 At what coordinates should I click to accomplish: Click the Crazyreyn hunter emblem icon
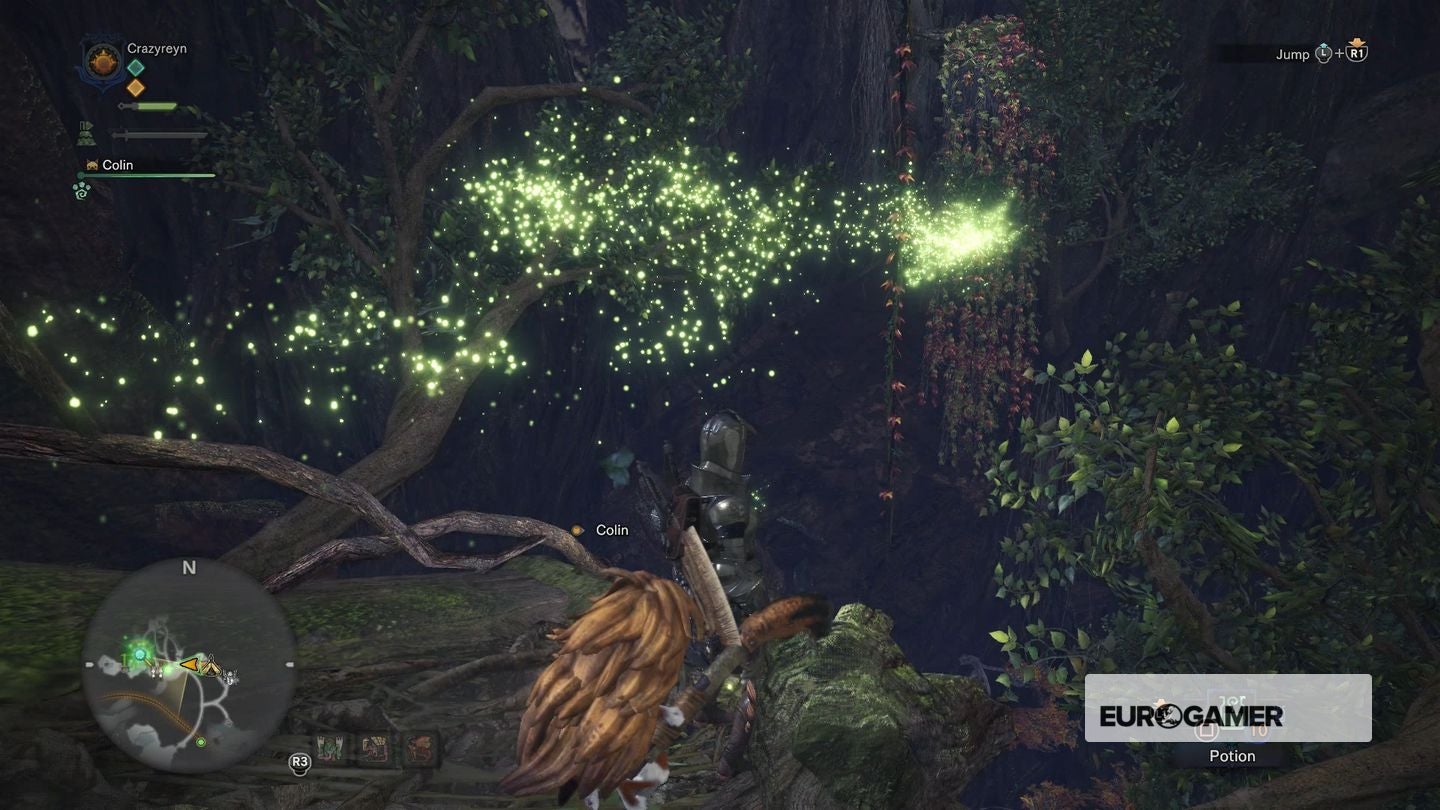102,63
